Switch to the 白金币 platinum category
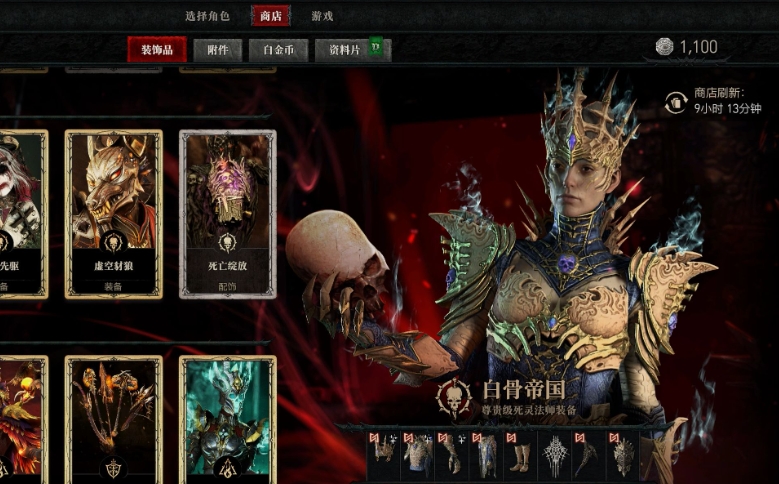The width and height of the screenshot is (779, 484). click(277, 49)
